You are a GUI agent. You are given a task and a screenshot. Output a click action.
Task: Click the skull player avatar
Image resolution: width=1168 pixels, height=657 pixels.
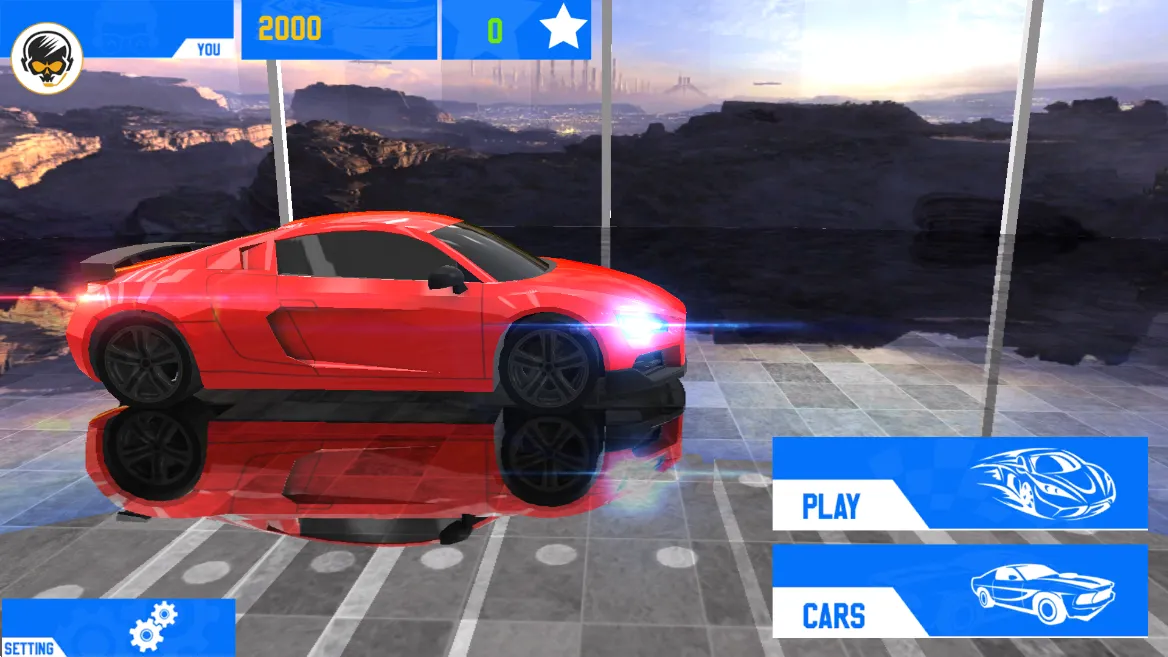tap(48, 59)
